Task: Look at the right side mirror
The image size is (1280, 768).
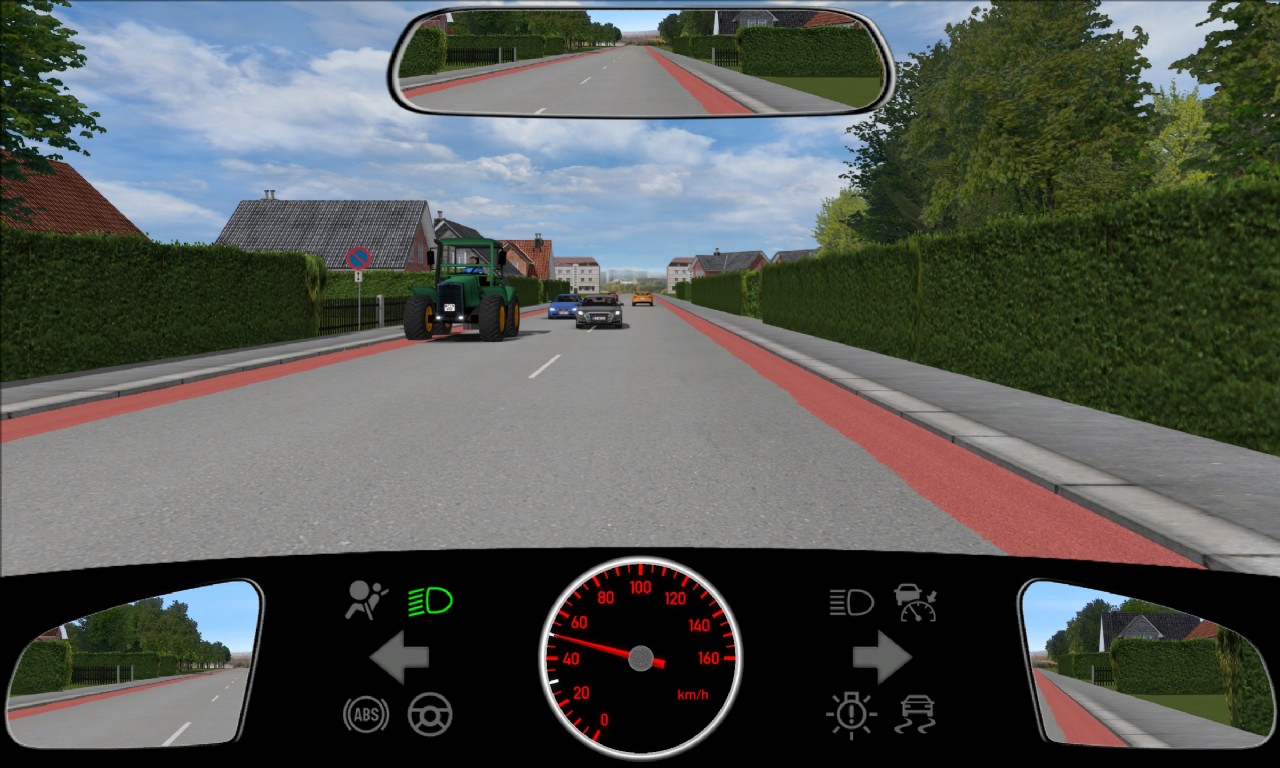Action: tap(1146, 664)
